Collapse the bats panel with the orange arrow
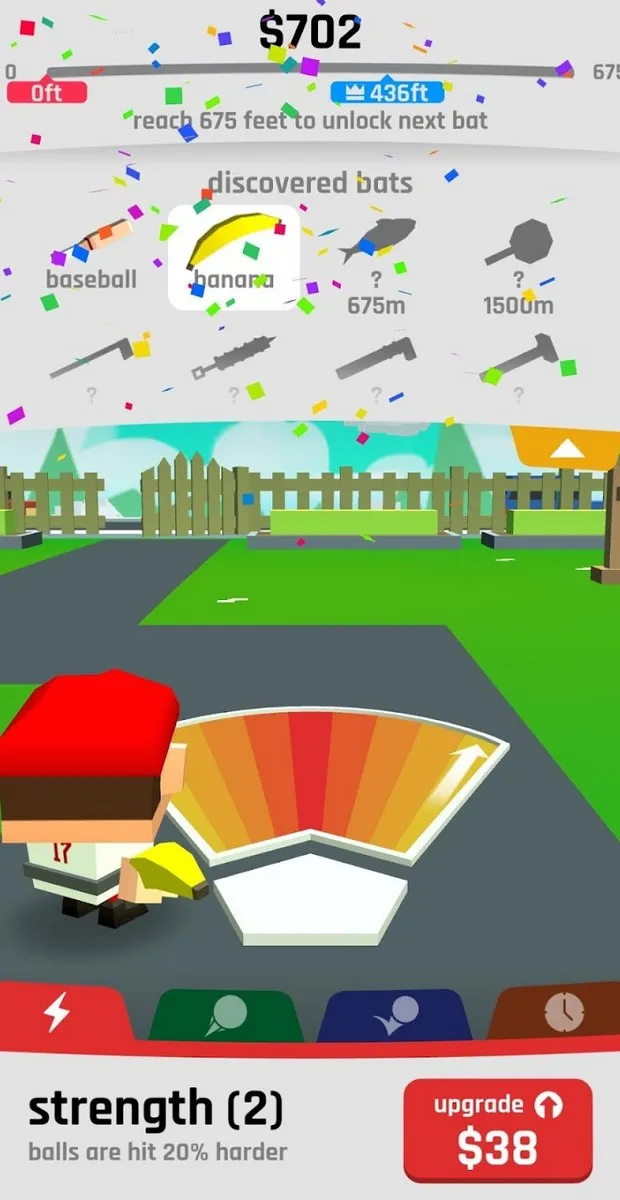Screen dimensions: 620x1200 566,448
